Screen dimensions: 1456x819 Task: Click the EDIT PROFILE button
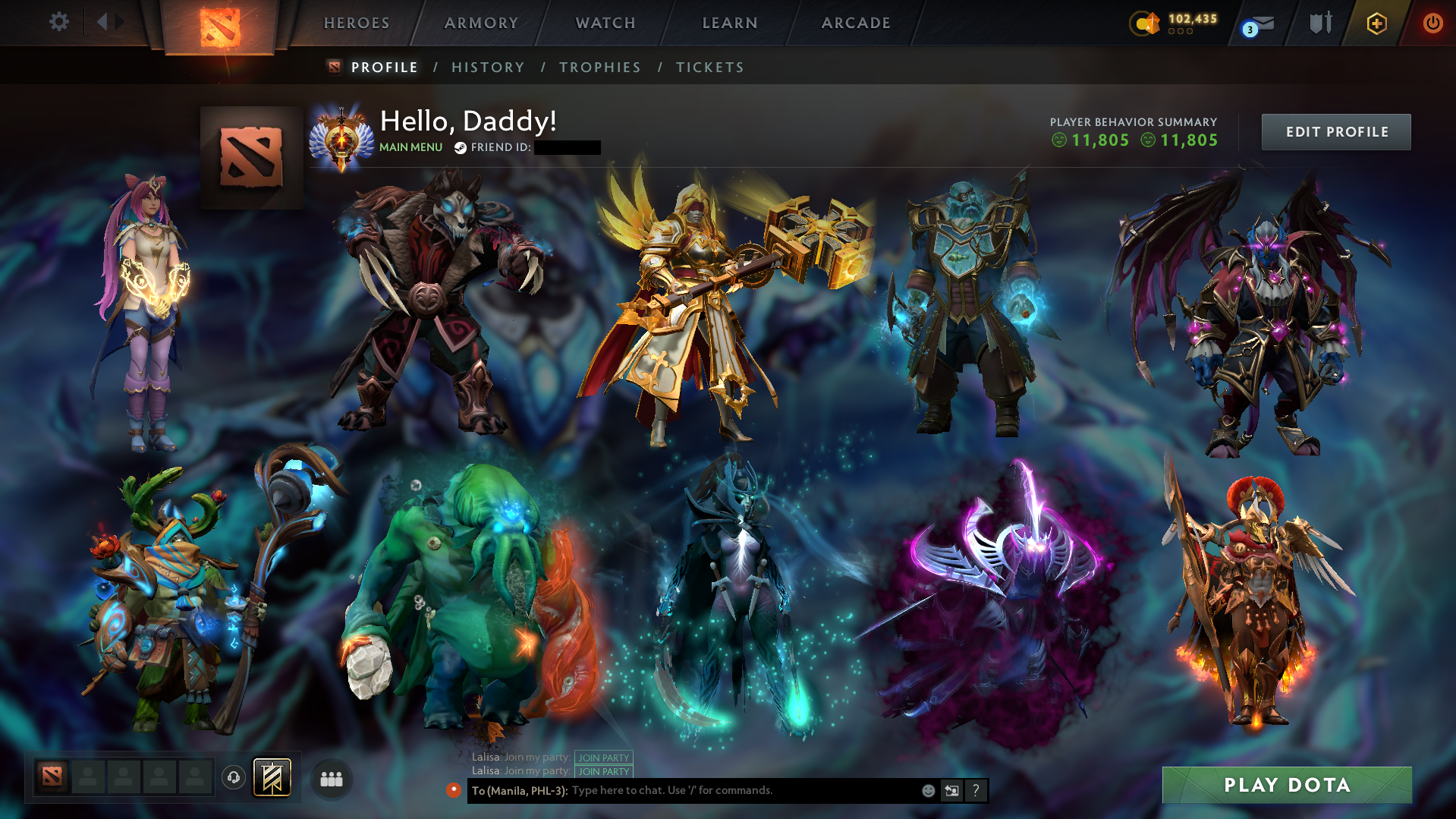click(x=1335, y=131)
